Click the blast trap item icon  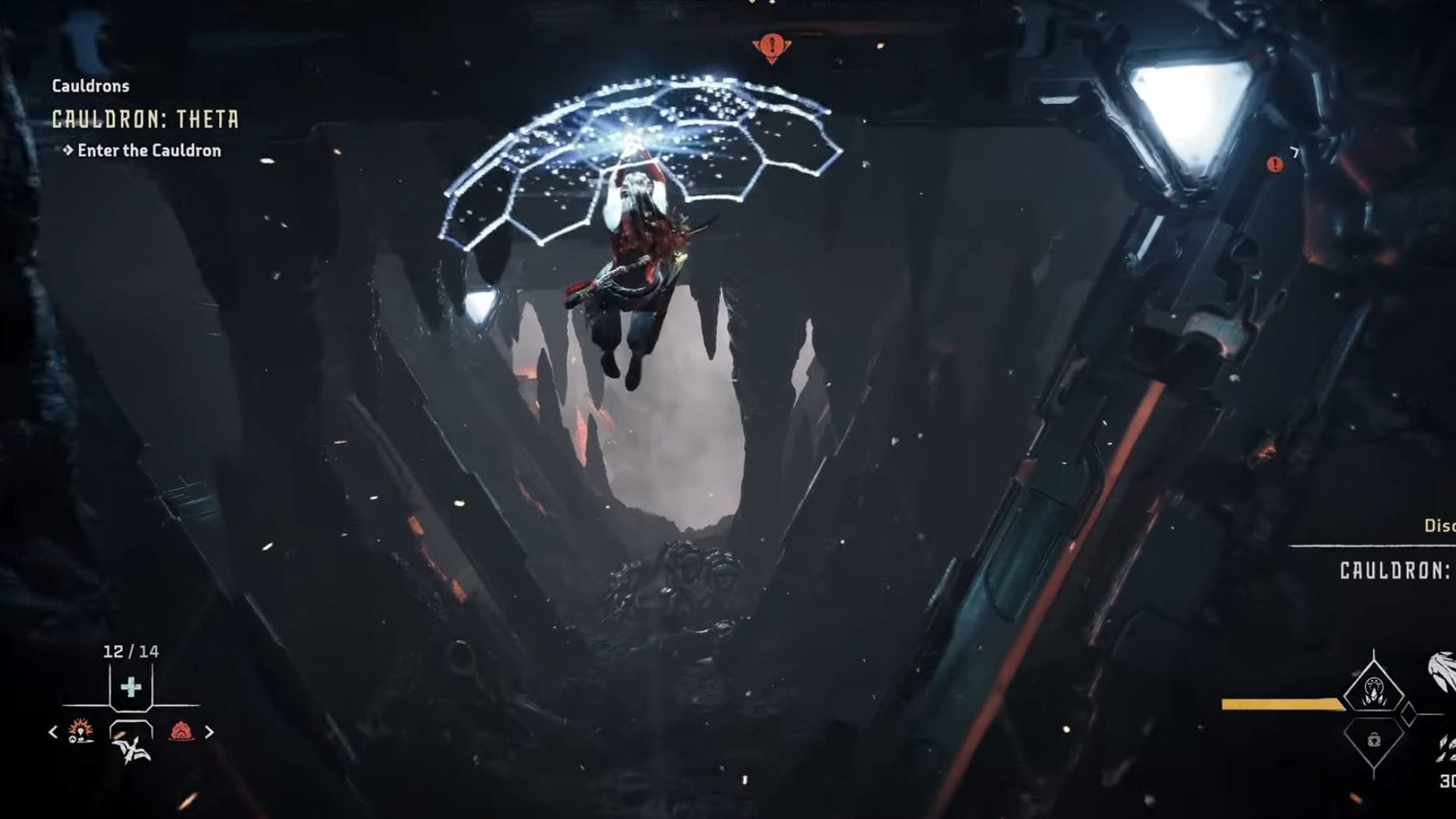(80, 732)
